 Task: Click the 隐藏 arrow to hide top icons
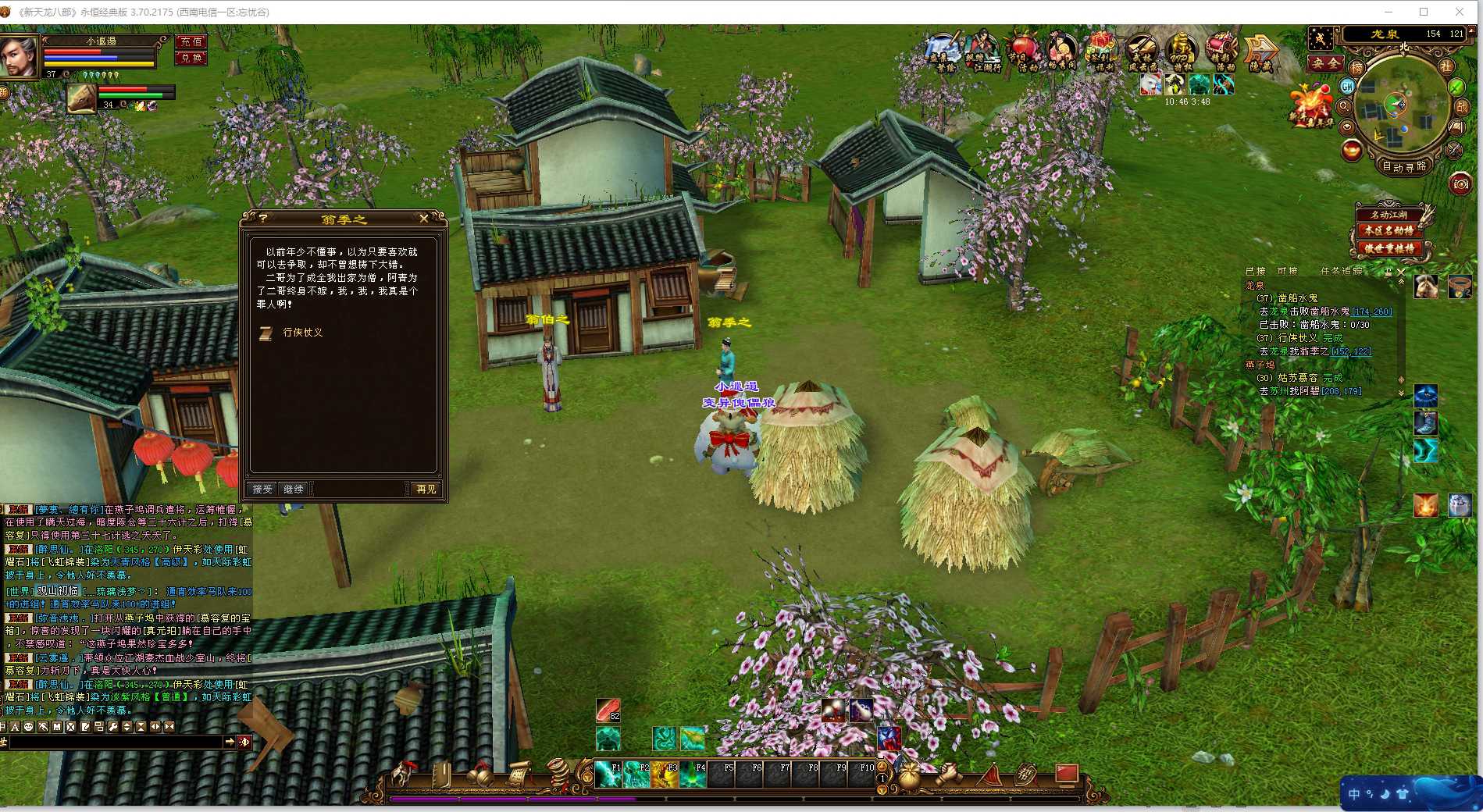[1260, 53]
